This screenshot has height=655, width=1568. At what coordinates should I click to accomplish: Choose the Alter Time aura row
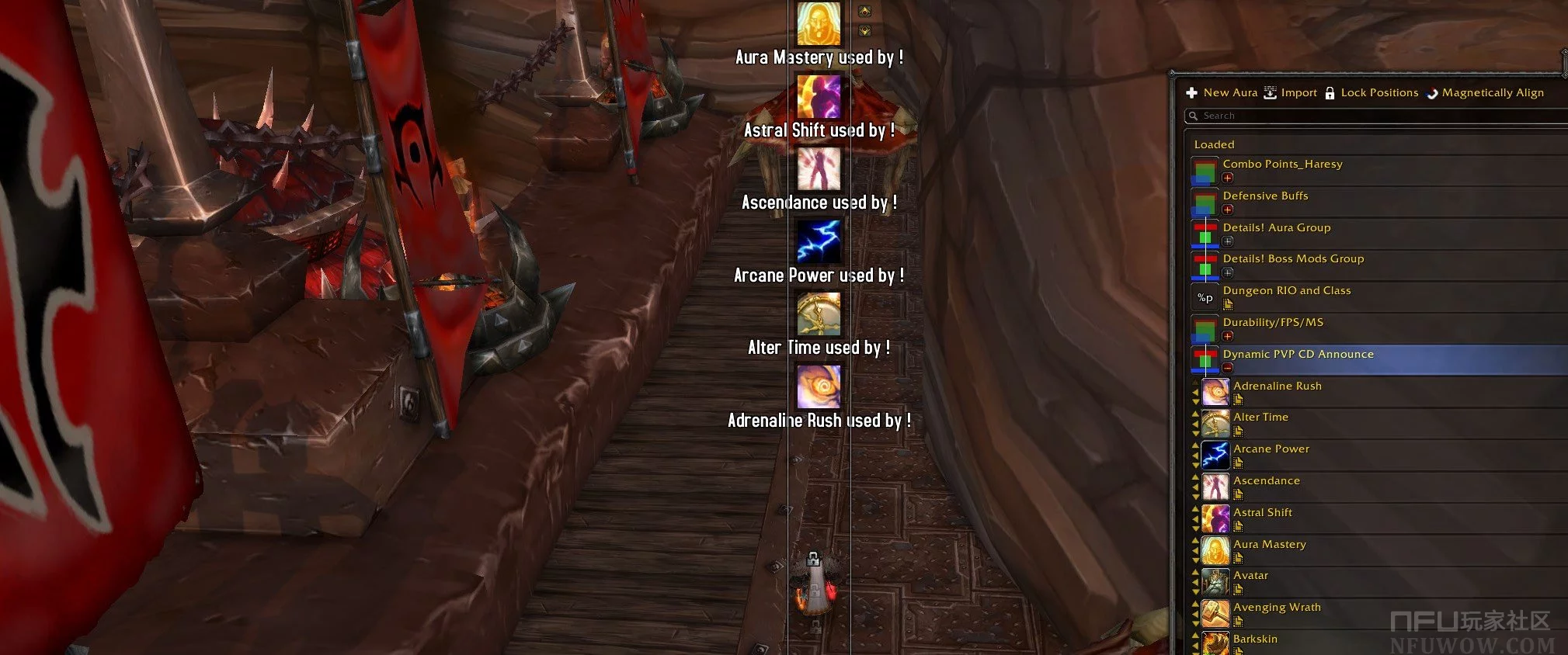point(1260,418)
